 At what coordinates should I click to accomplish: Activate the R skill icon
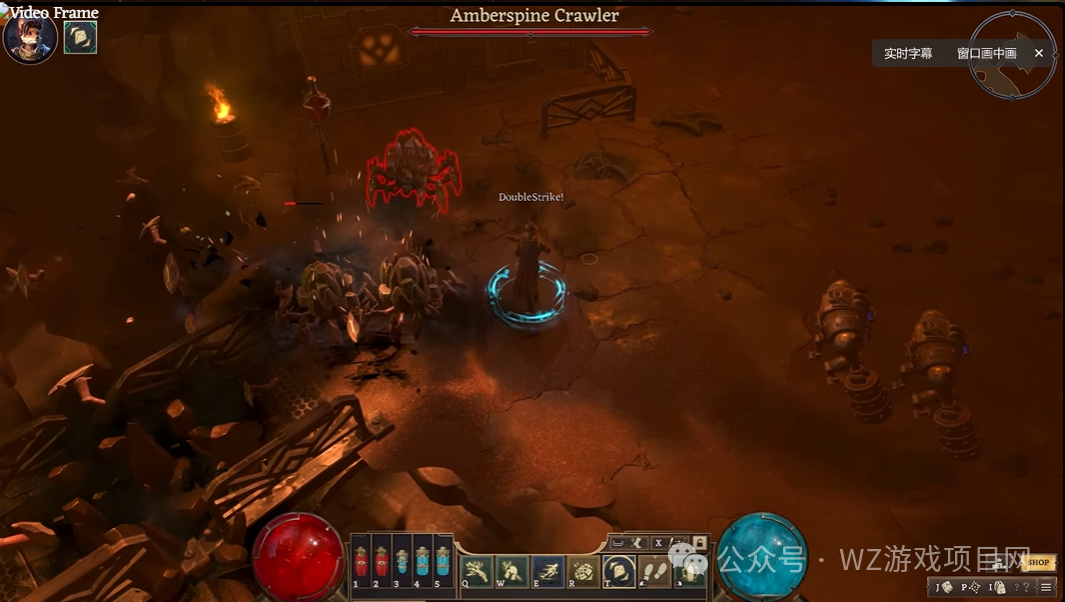point(583,571)
